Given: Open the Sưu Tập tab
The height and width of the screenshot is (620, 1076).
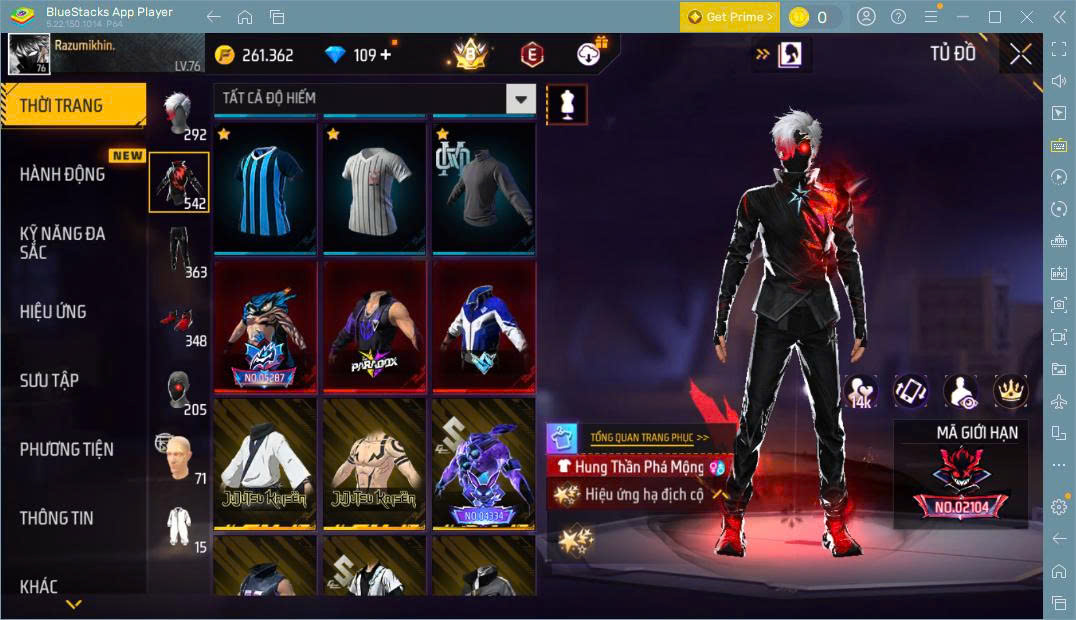Looking at the screenshot, I should click(49, 381).
